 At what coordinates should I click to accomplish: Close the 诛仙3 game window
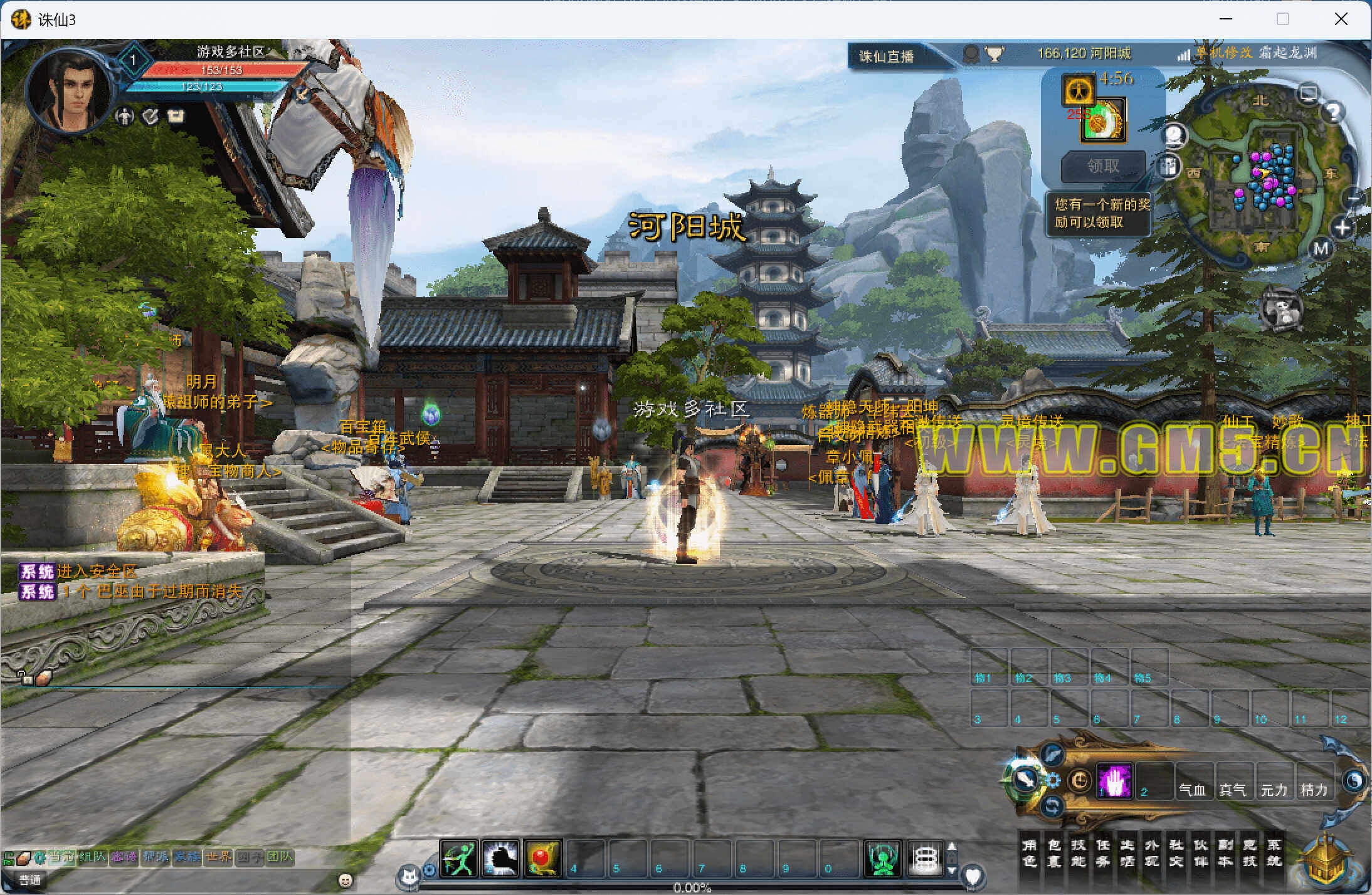point(1341,19)
